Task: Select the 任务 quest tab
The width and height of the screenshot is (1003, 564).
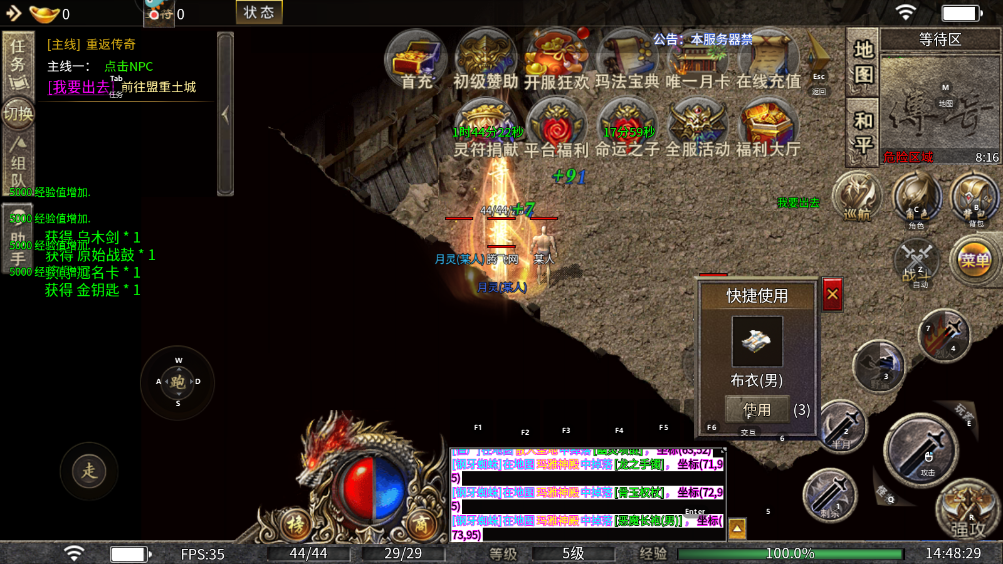Action: tap(19, 61)
